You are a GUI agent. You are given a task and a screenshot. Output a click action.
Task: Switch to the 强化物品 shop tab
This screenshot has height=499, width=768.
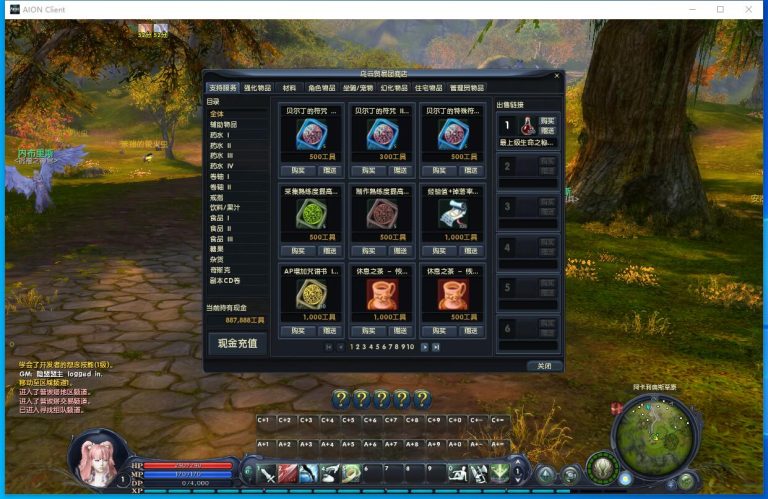coord(257,88)
